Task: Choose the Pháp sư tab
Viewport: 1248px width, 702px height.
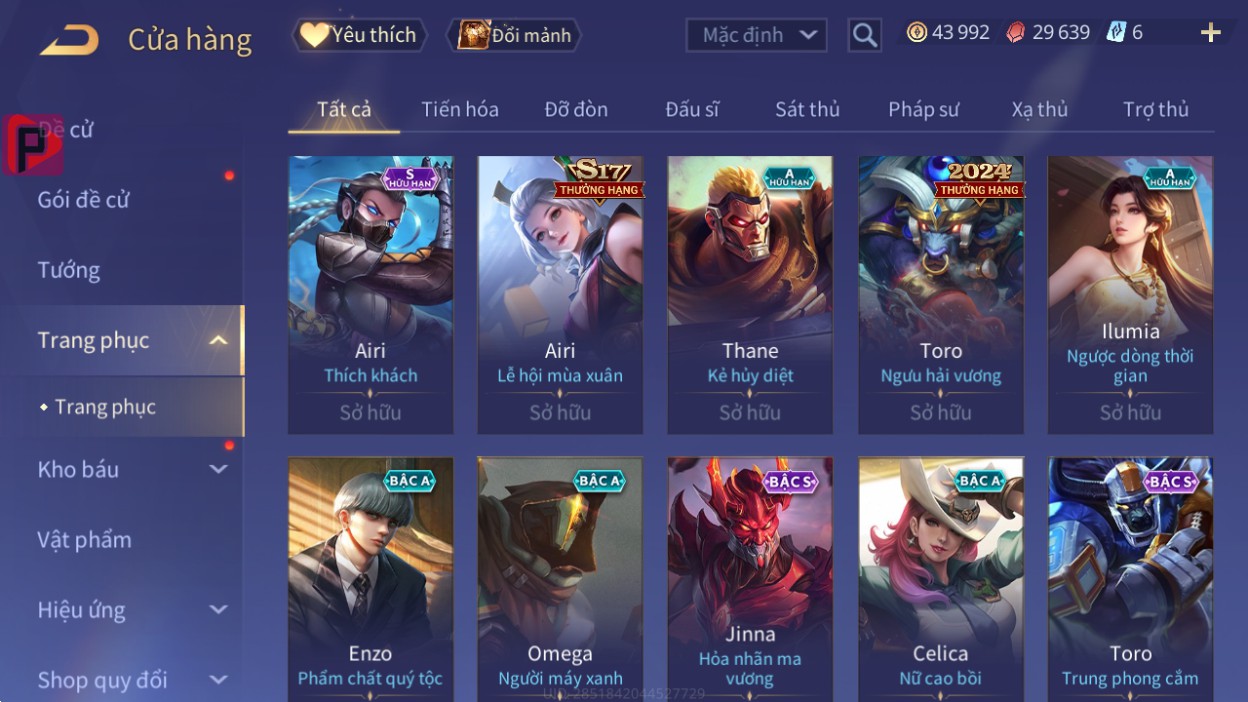Action: pyautogui.click(x=923, y=109)
